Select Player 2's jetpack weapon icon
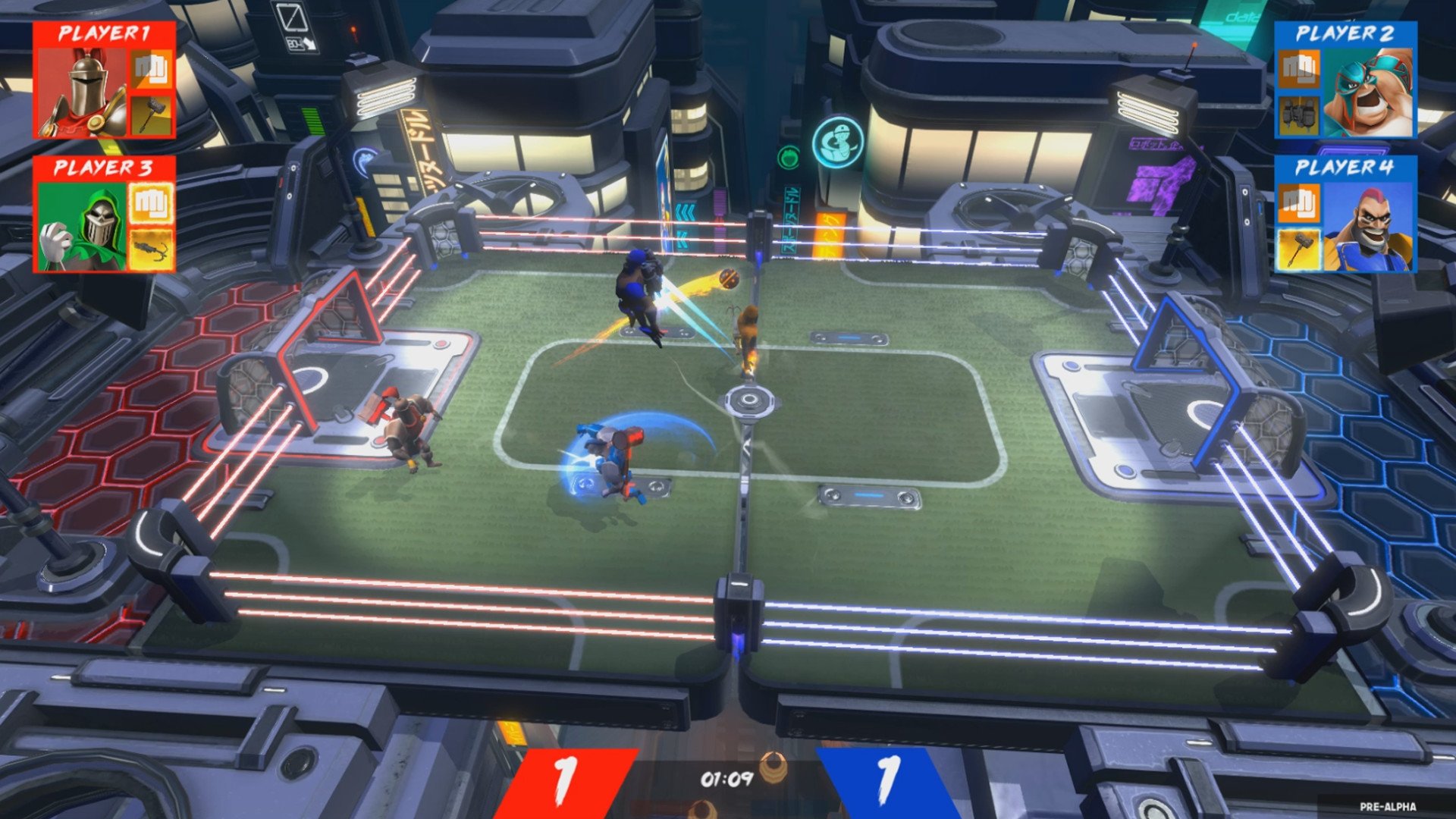 coord(1301,114)
